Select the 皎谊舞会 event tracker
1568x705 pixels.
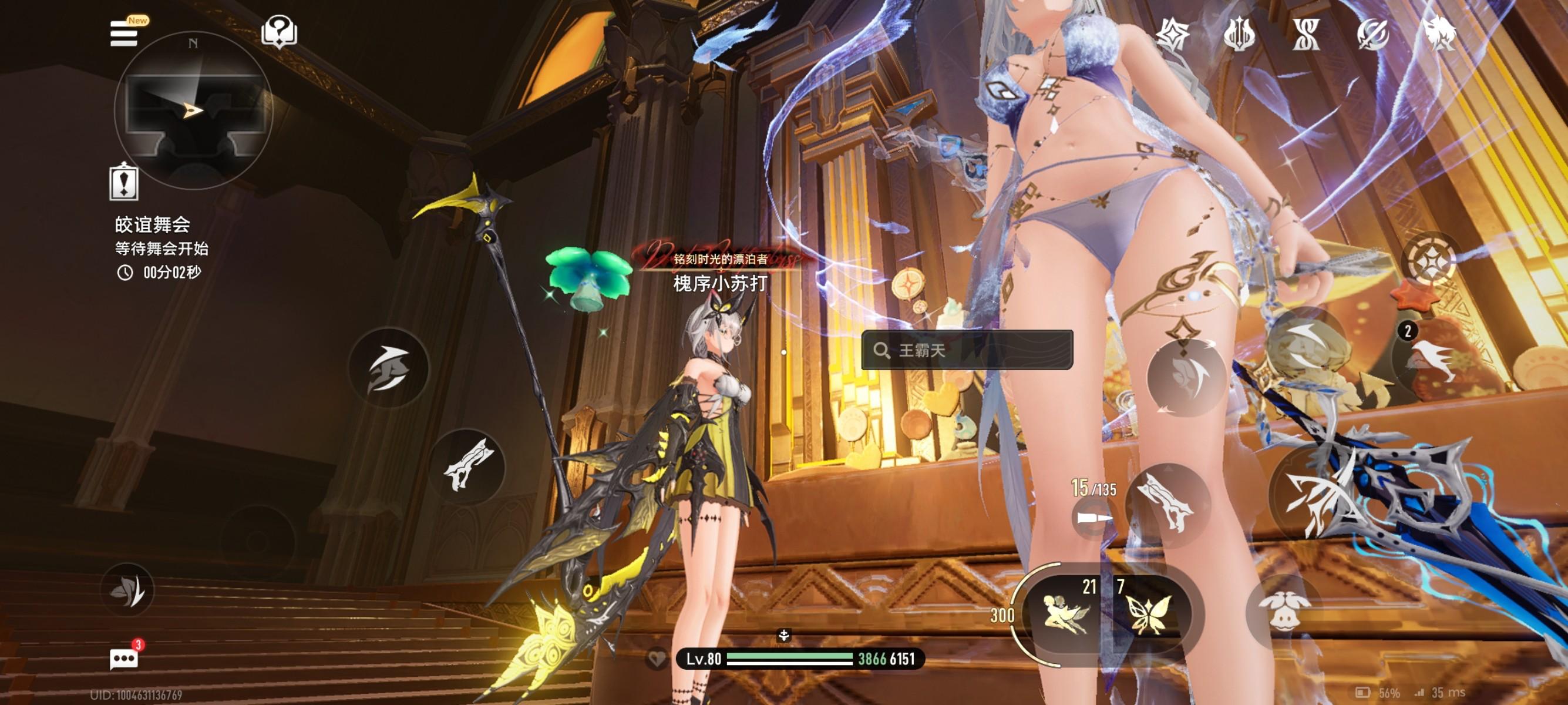click(x=153, y=225)
